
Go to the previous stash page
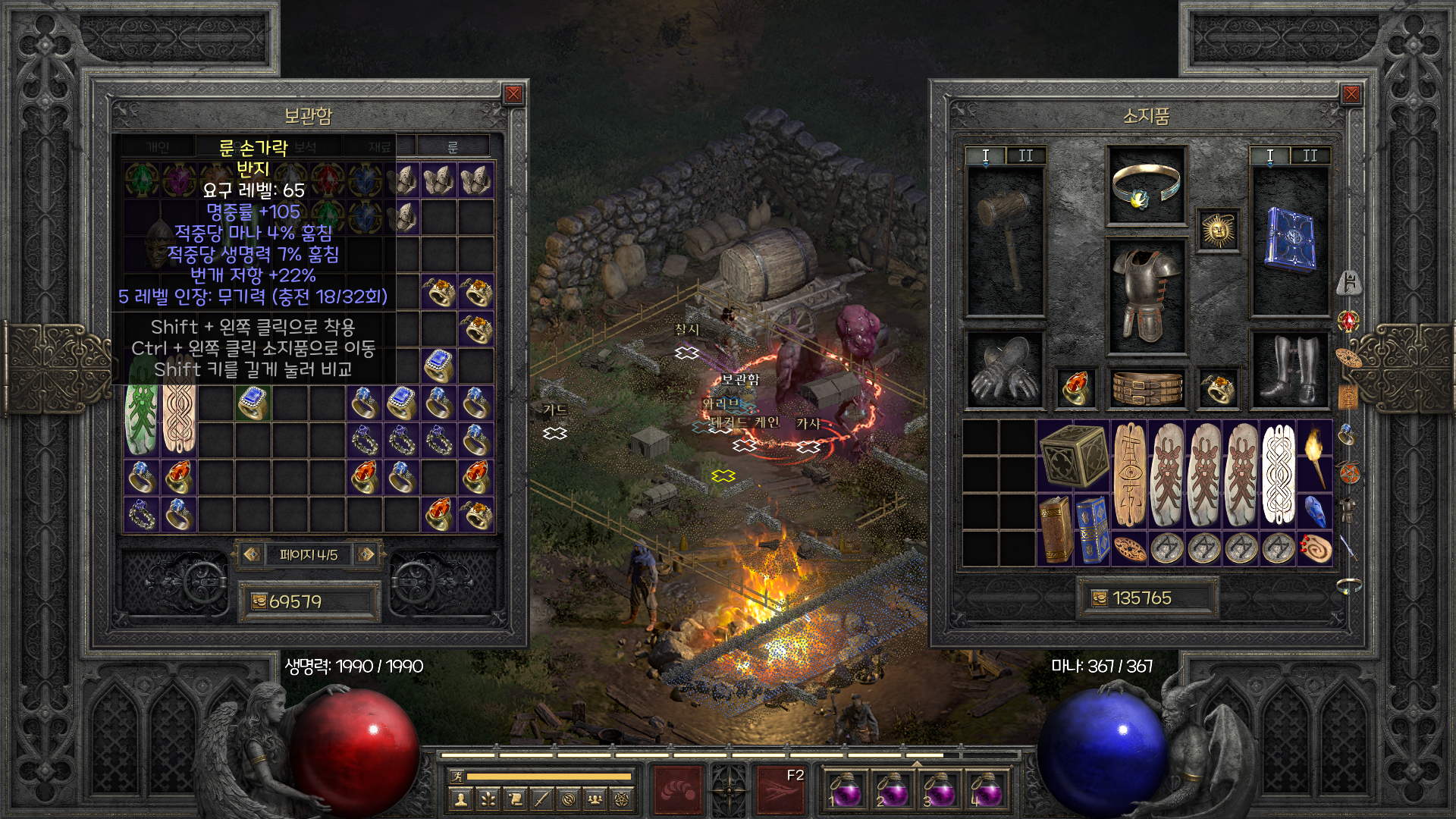[x=252, y=554]
